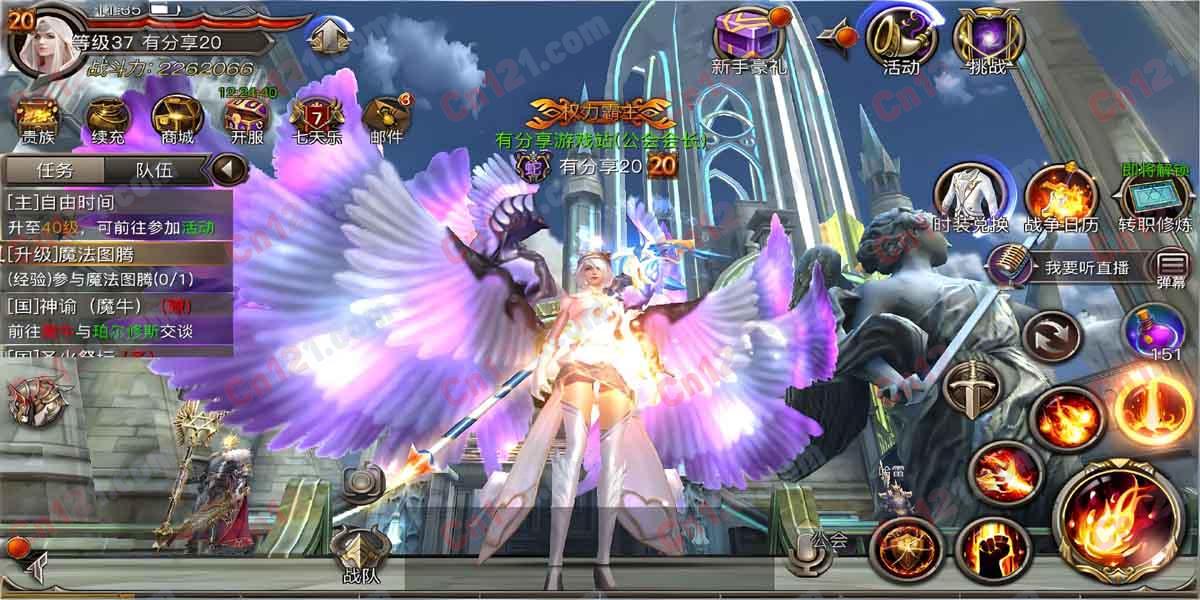Open the 贵族 (noble) menu icon

point(38,116)
